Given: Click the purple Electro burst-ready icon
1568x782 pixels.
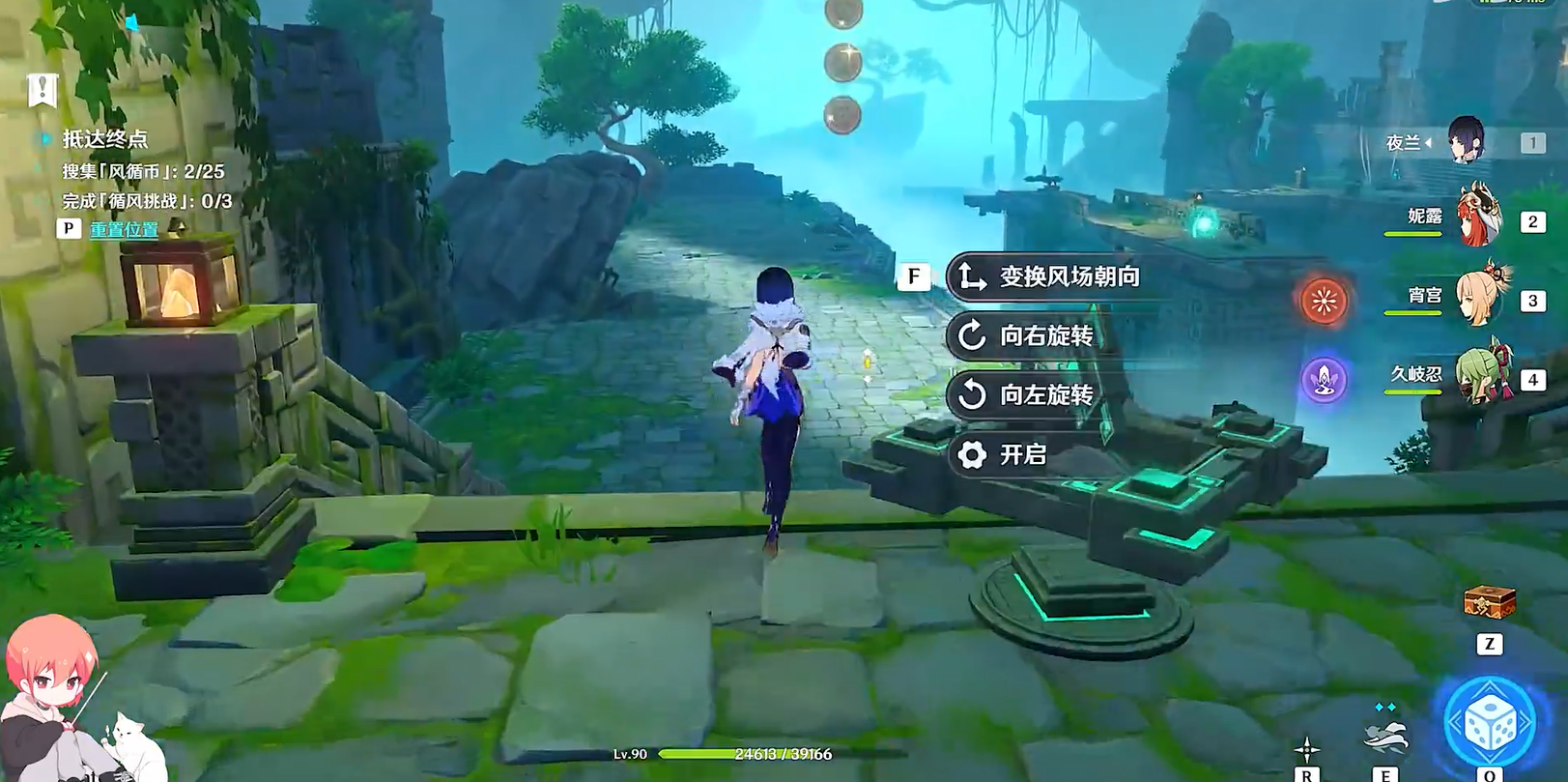Looking at the screenshot, I should pyautogui.click(x=1323, y=380).
